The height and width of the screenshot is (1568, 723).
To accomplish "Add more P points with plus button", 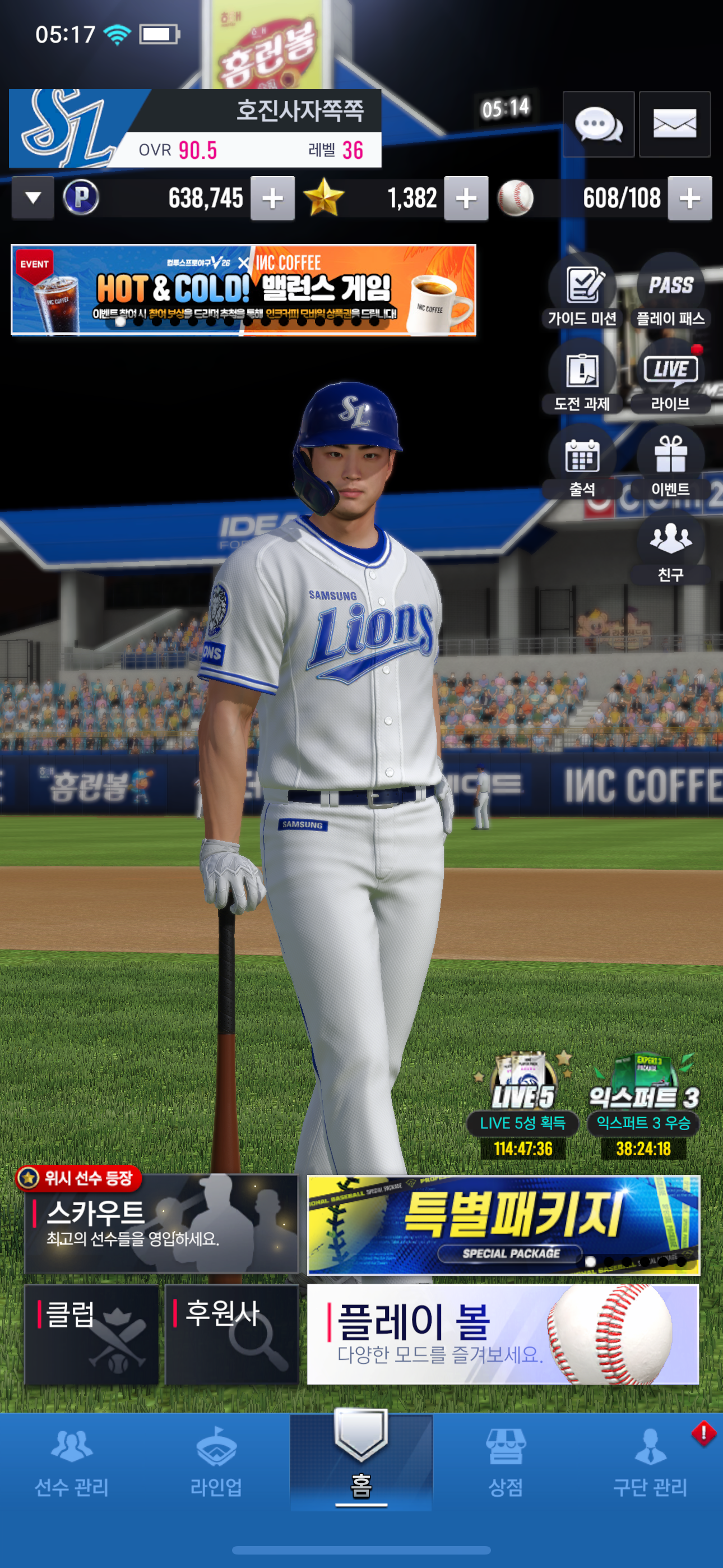I will (x=272, y=199).
